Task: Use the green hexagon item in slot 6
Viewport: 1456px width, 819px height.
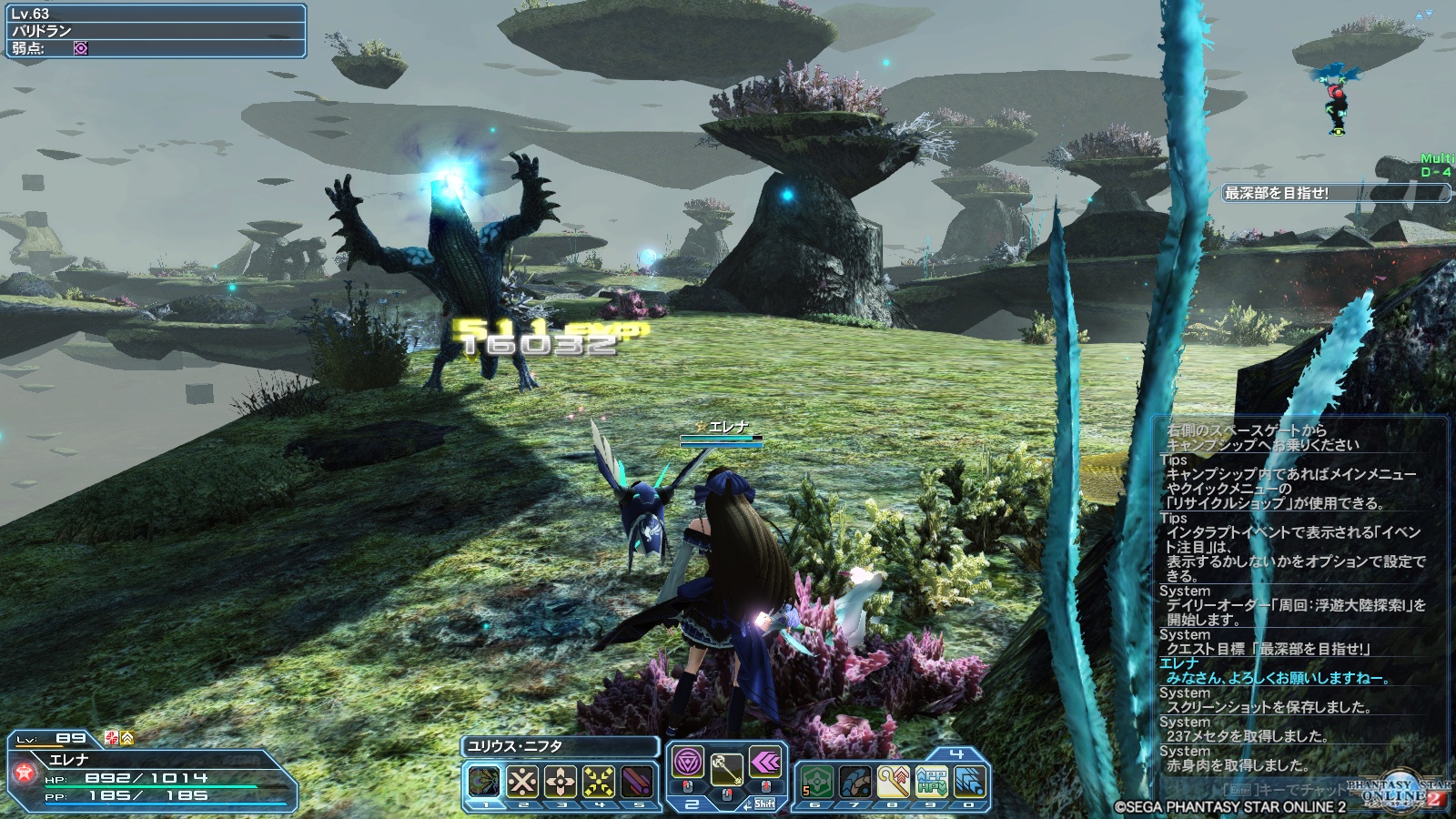Action: (x=816, y=782)
